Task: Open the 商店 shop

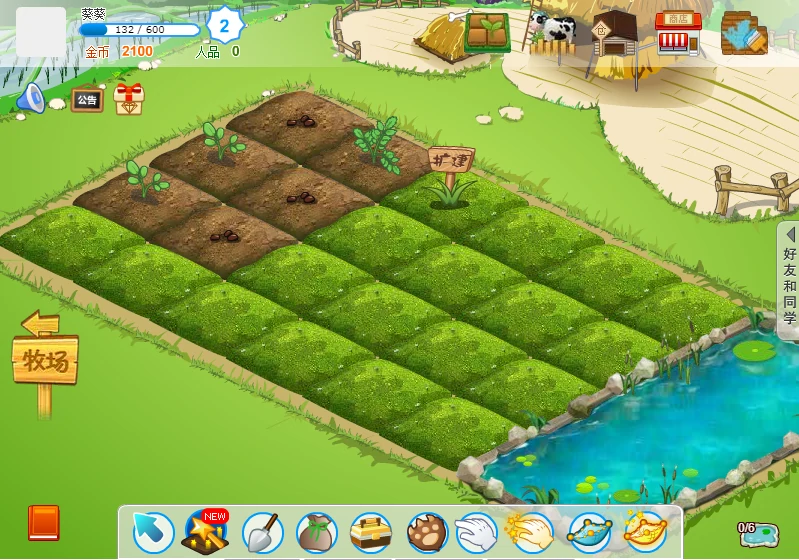Action: [x=678, y=33]
